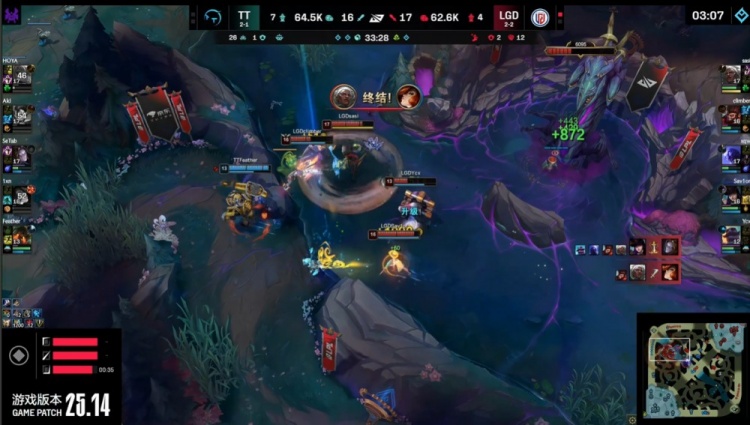Select HOYA's champion portrait
Viewport: 750px width, 425px height.
(21, 77)
